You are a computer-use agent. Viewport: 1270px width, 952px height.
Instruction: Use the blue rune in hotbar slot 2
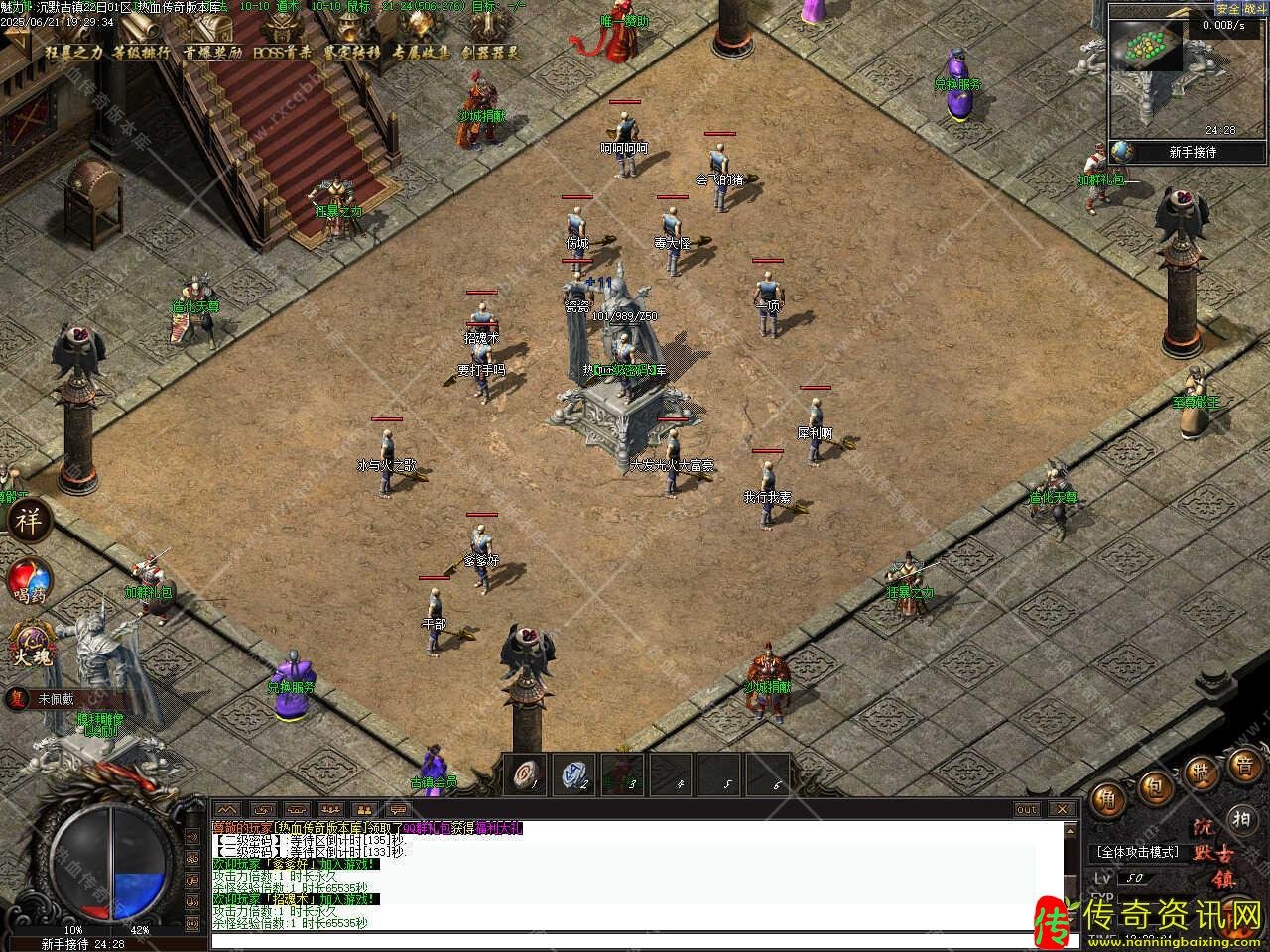click(573, 774)
